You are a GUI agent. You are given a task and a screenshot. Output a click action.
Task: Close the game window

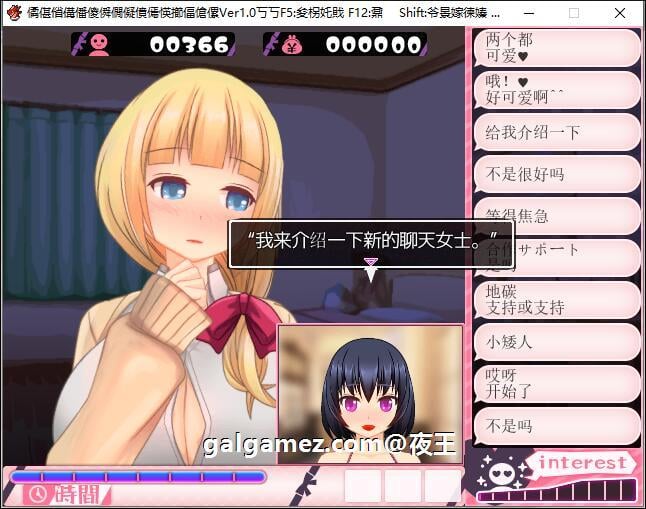[618, 14]
